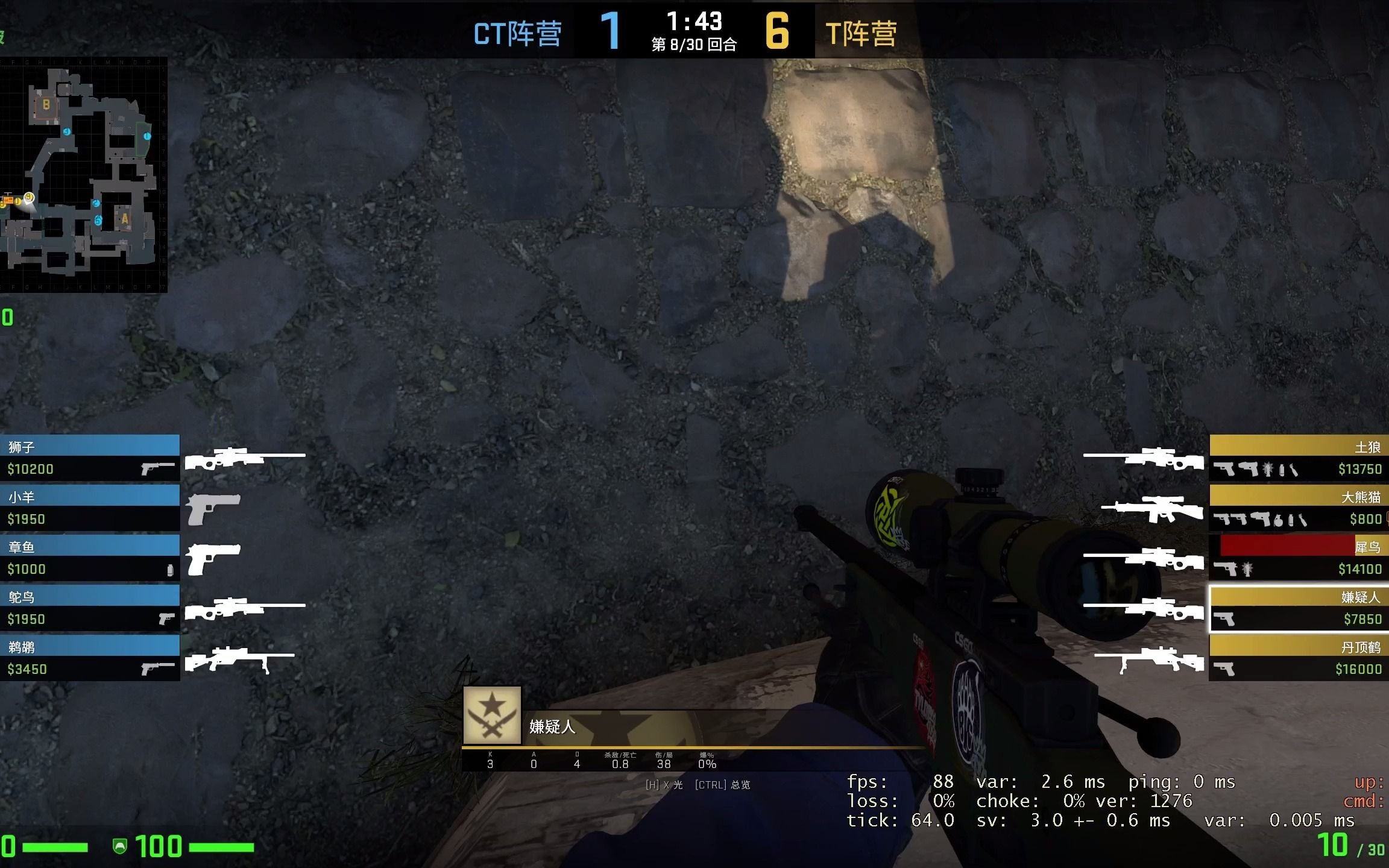Screen dimensions: 1389x868
Task: Select bombsite B marker on the minimap
Action: pyautogui.click(x=45, y=105)
